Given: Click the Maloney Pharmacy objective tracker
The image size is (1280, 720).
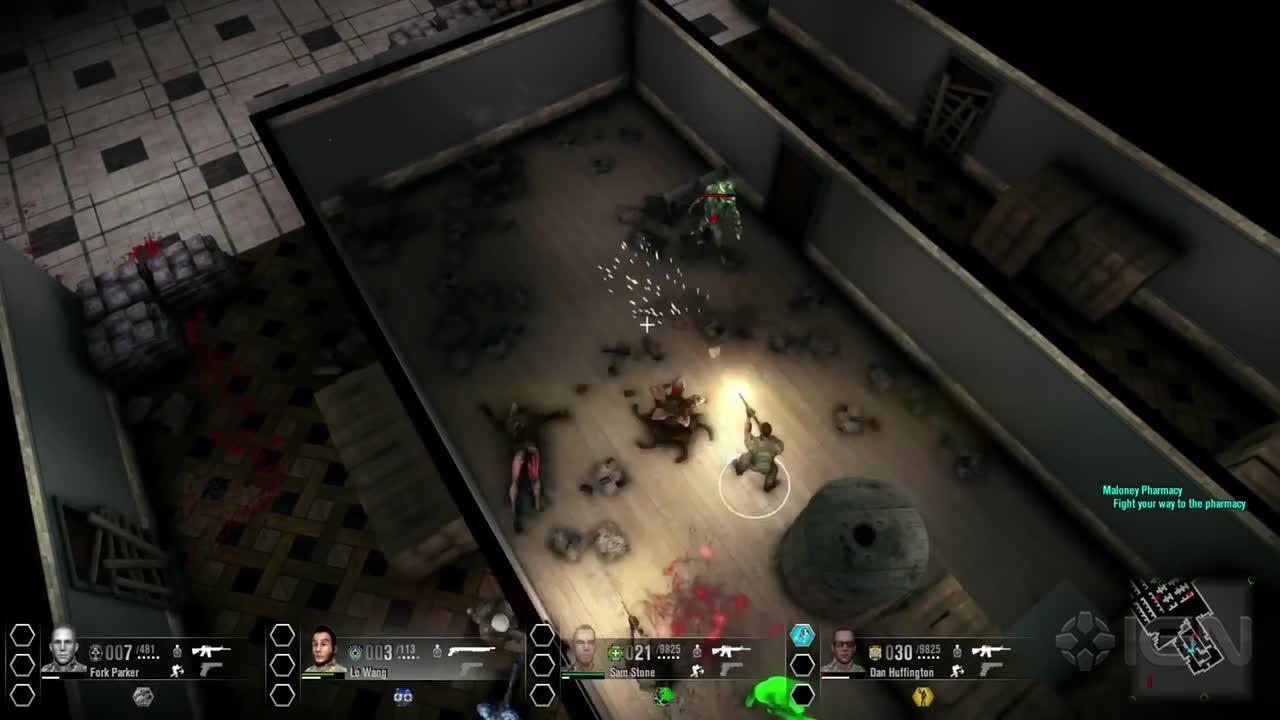Looking at the screenshot, I should coord(1173,497).
